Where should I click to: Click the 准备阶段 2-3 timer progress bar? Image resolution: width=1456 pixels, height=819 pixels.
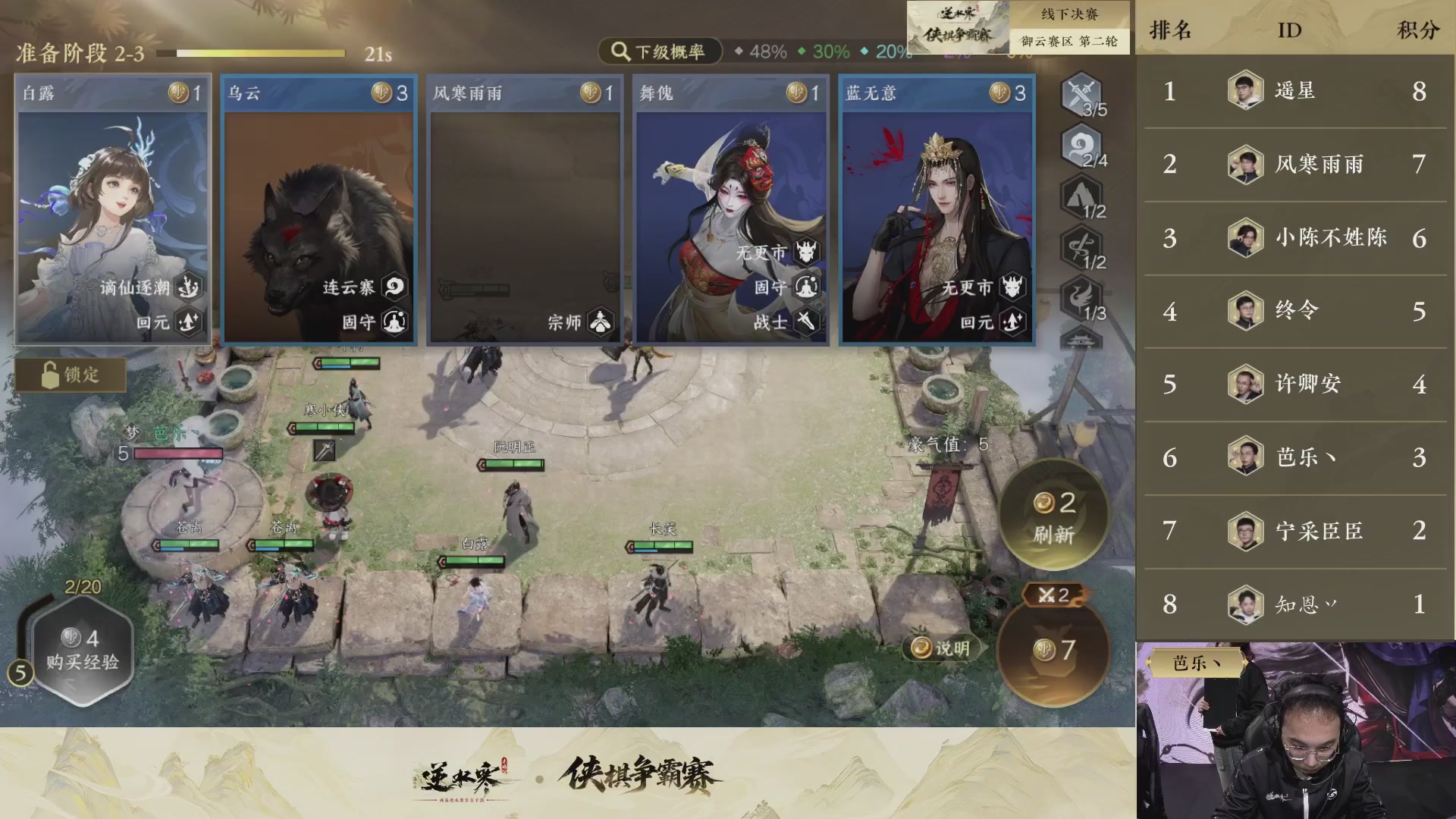(258, 53)
